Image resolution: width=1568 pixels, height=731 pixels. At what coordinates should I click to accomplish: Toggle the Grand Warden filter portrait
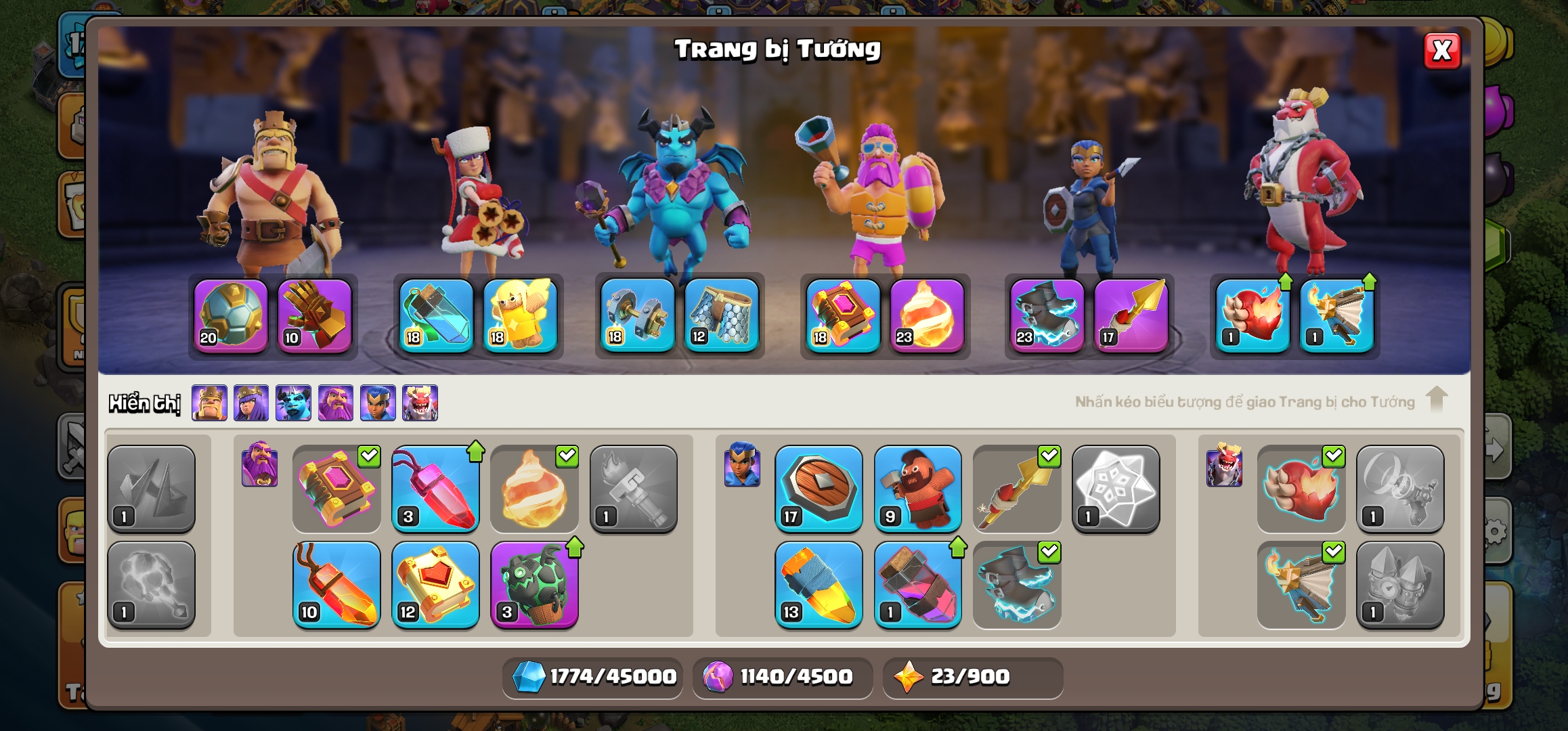coord(336,403)
